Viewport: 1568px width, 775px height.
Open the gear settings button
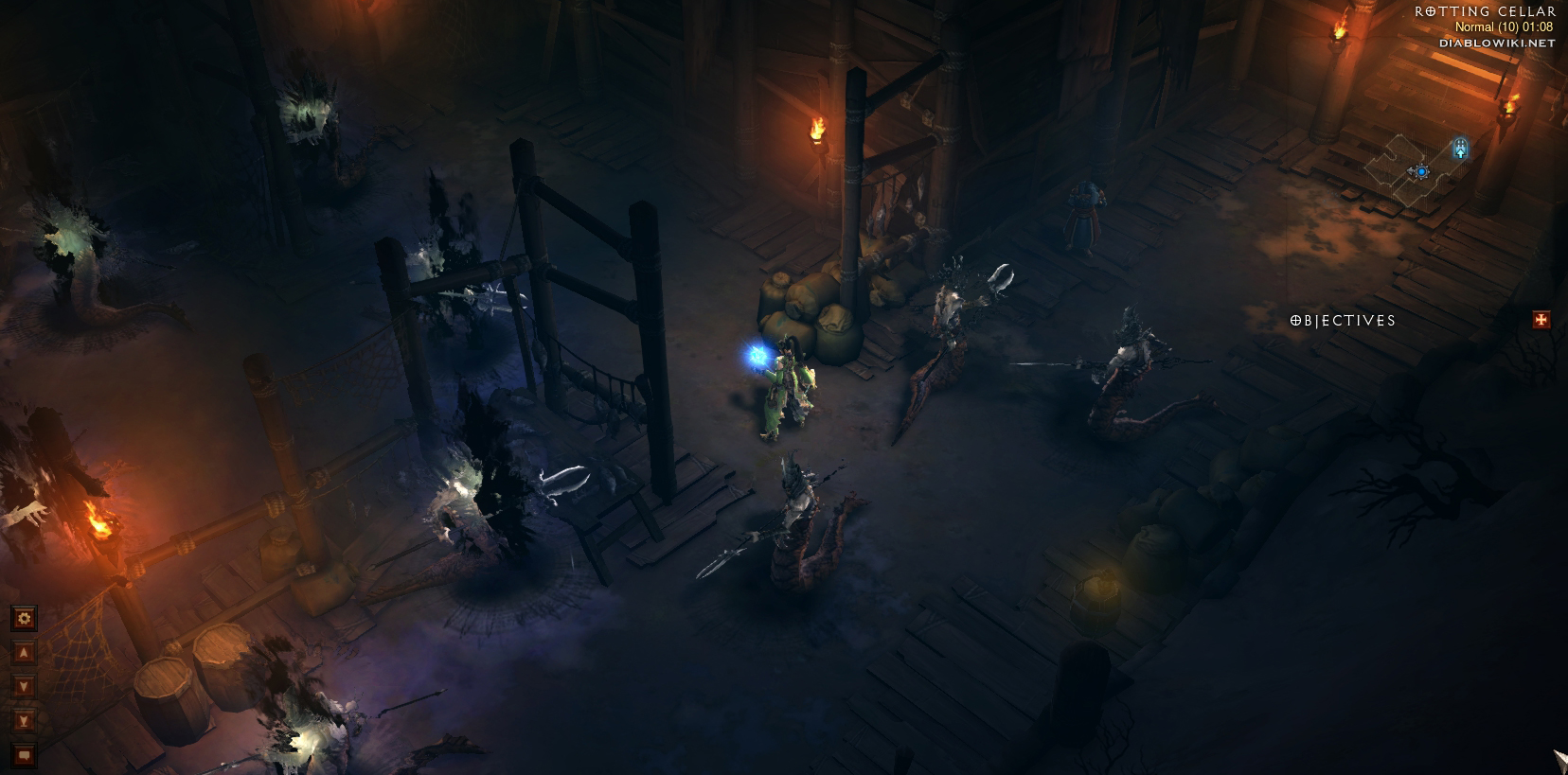click(24, 619)
